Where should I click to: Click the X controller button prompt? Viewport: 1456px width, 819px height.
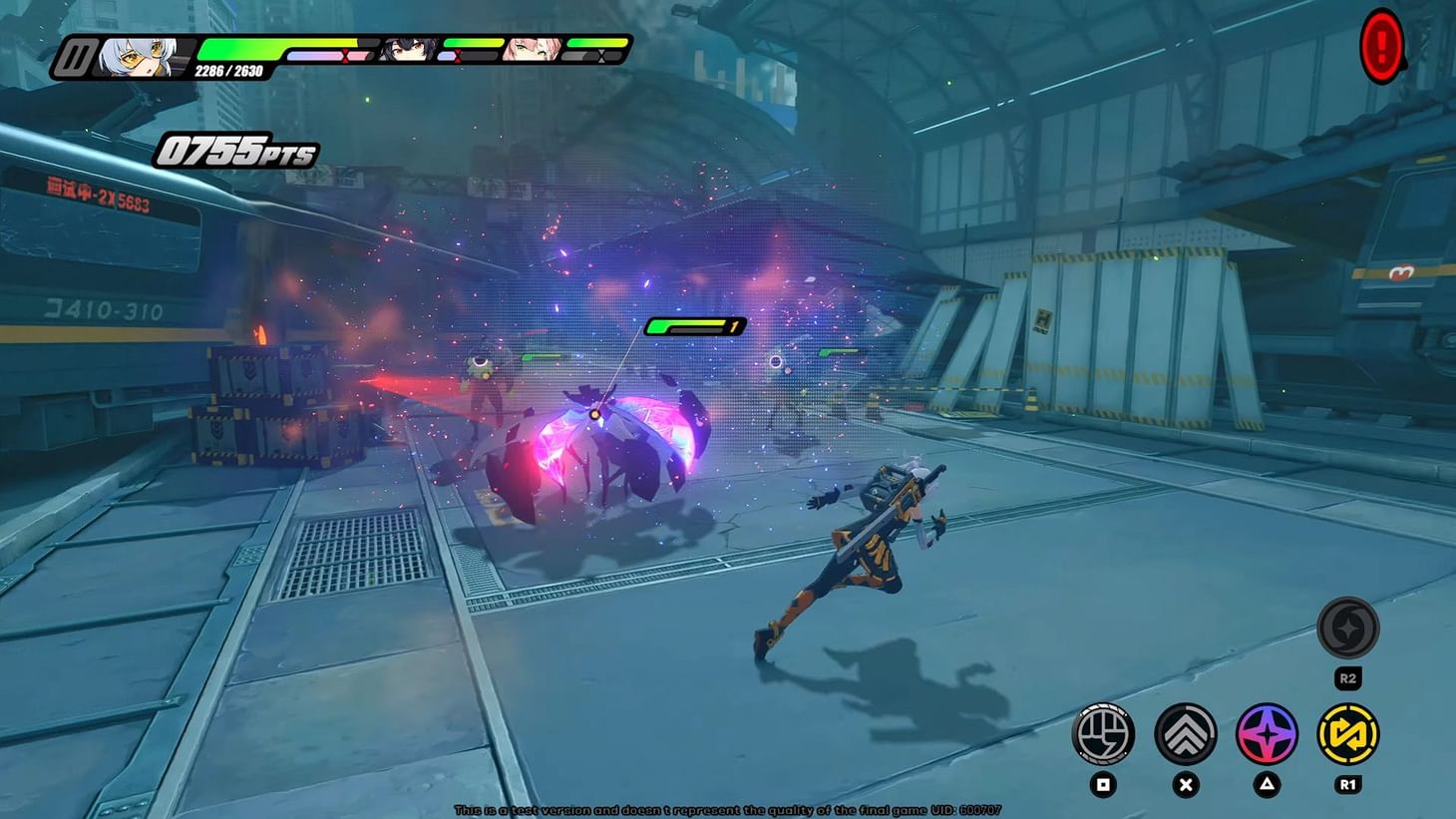1187,786
